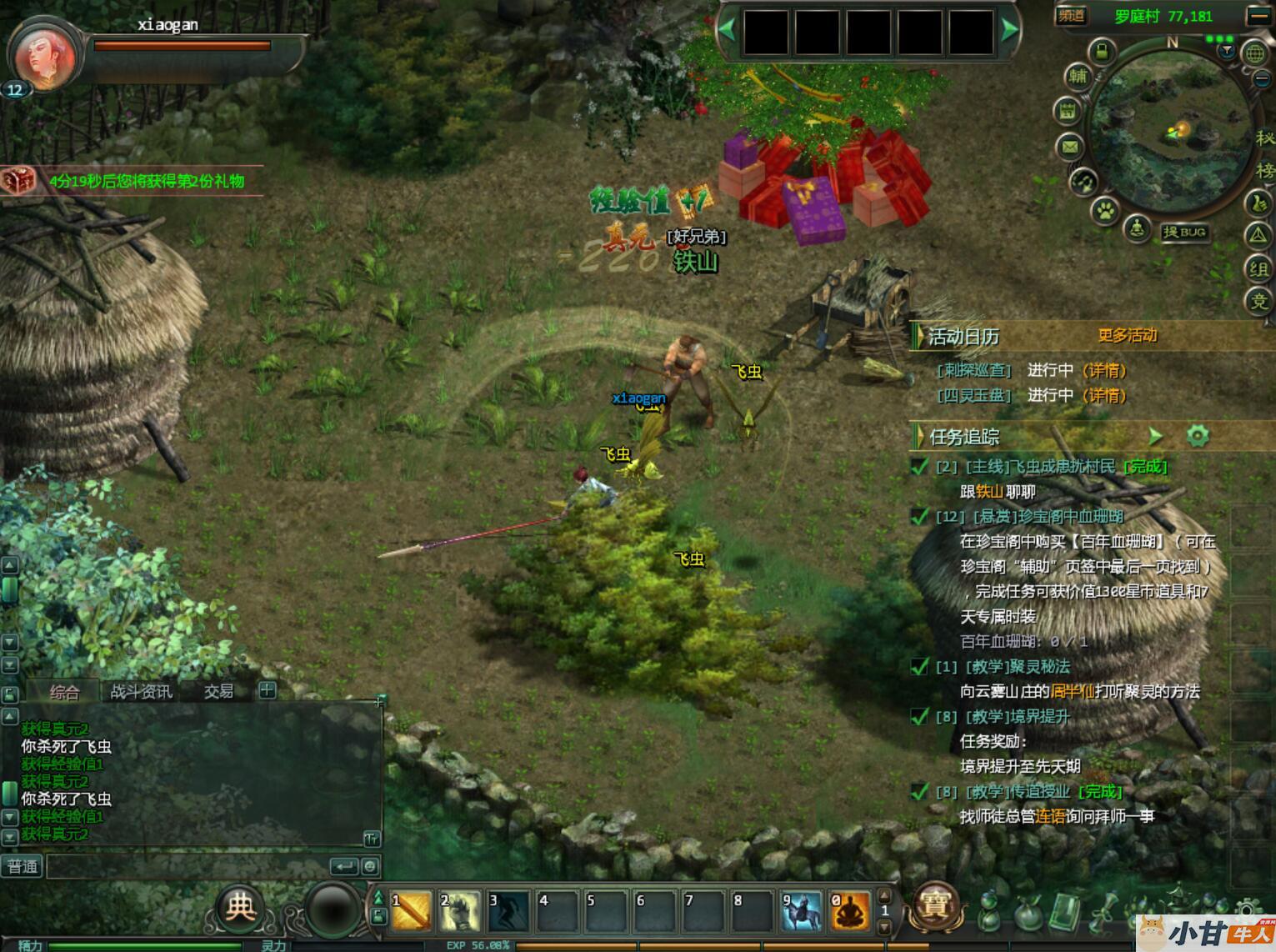
Task: Open 更多活动 more activities link
Action: coord(1127,336)
